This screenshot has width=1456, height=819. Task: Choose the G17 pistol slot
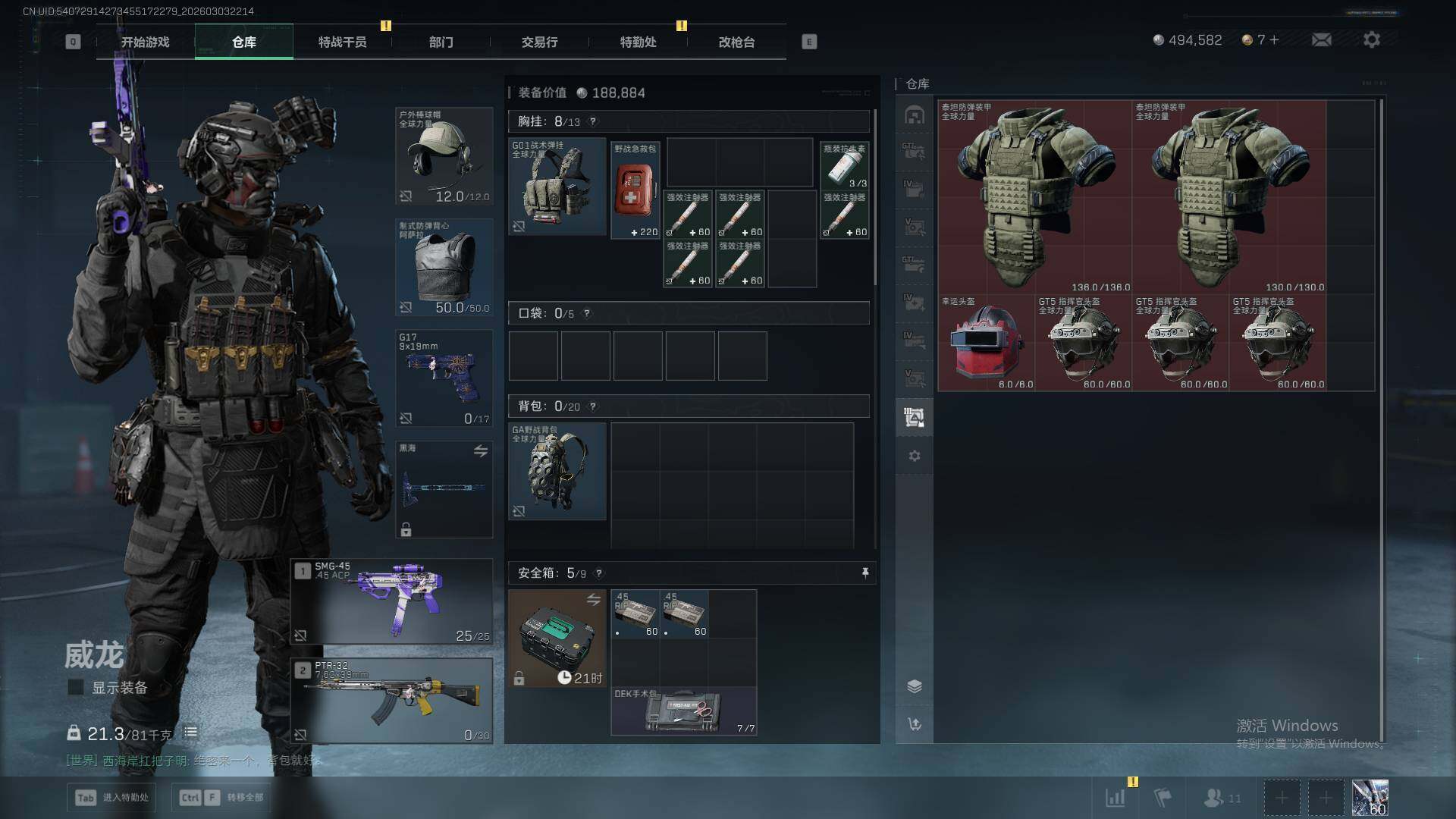click(x=444, y=378)
